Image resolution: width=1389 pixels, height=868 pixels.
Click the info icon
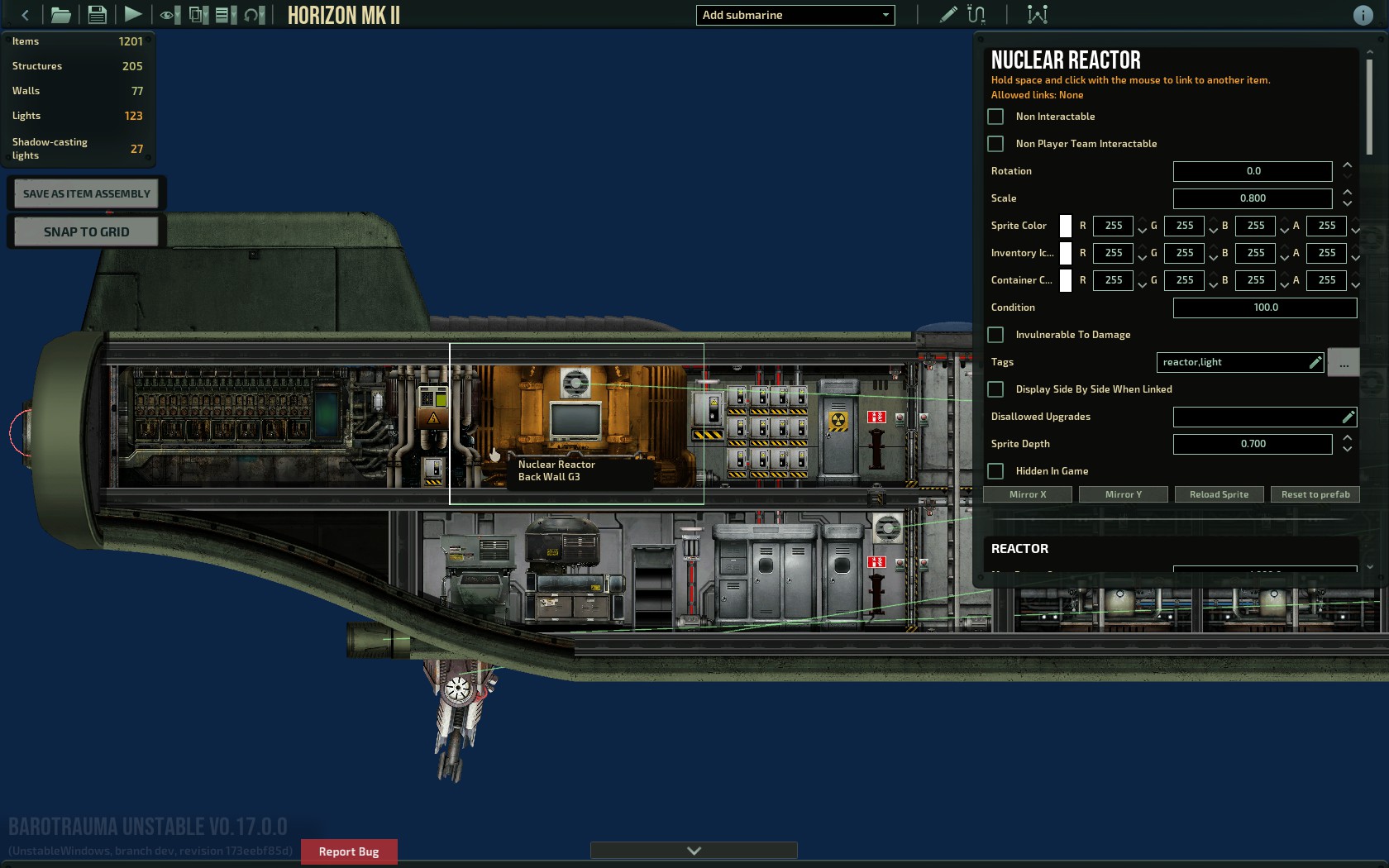point(1363,15)
